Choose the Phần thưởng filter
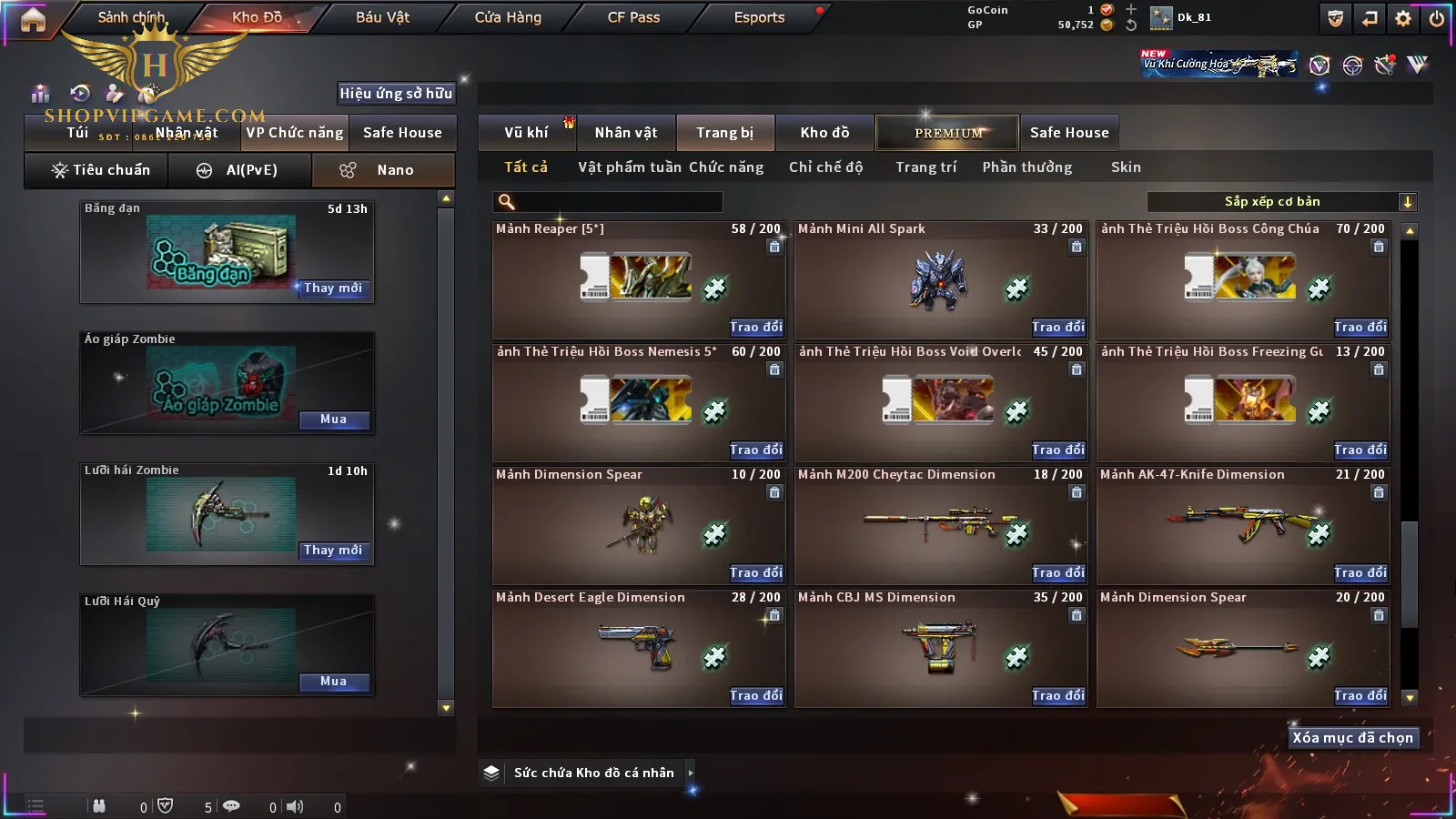Viewport: 1456px width, 819px height. pos(1026,167)
